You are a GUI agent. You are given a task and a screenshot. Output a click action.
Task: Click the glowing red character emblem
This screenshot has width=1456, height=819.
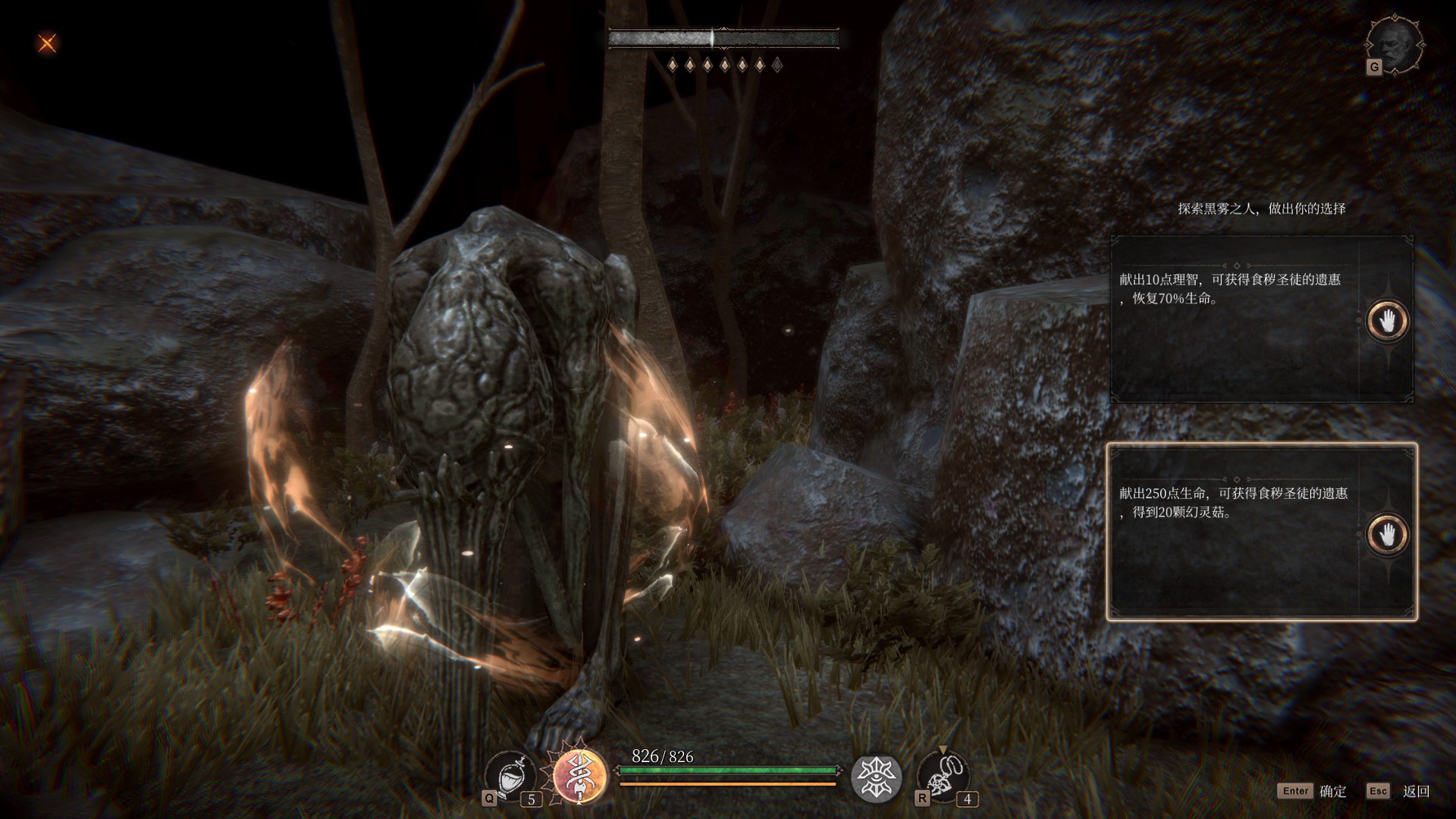(580, 776)
